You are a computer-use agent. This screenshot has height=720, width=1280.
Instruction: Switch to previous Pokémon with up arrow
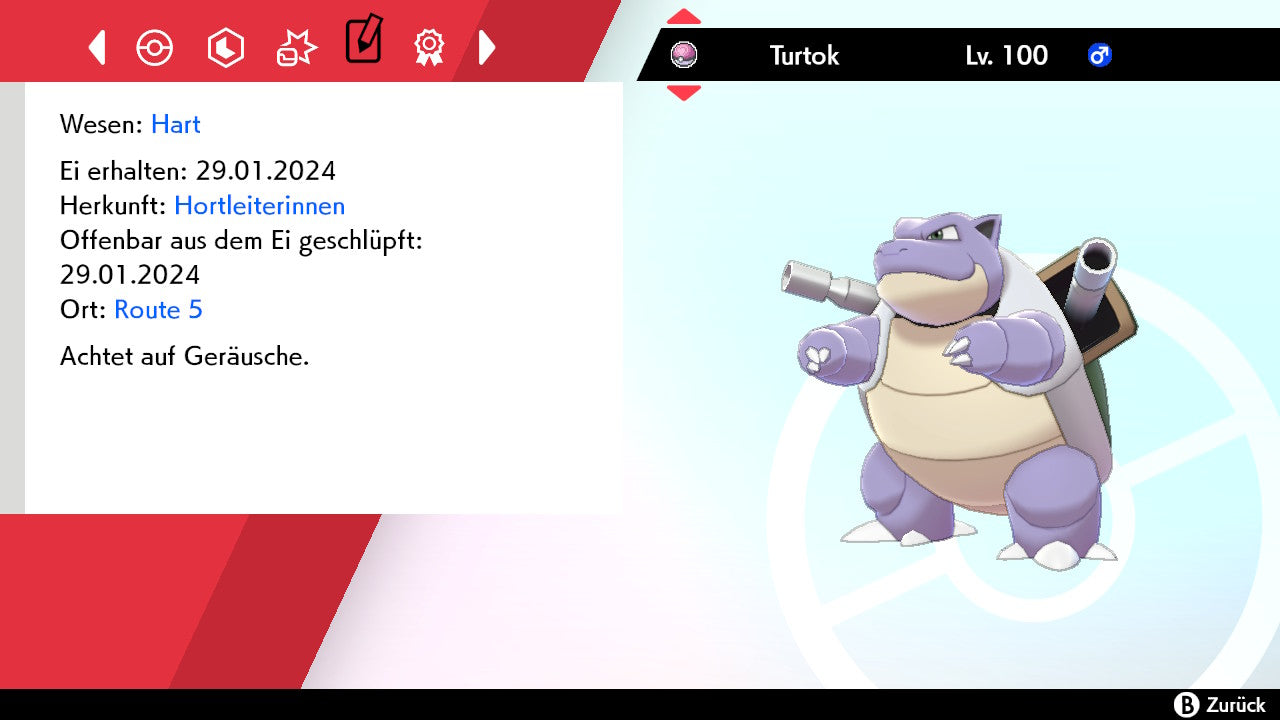point(684,17)
